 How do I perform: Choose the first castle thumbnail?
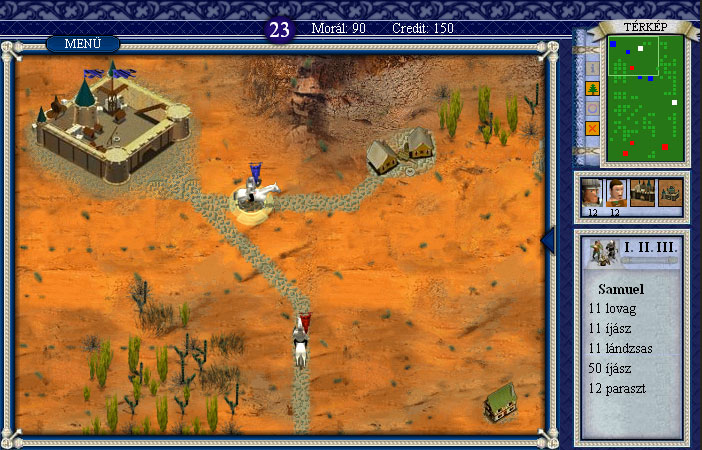click(x=643, y=193)
